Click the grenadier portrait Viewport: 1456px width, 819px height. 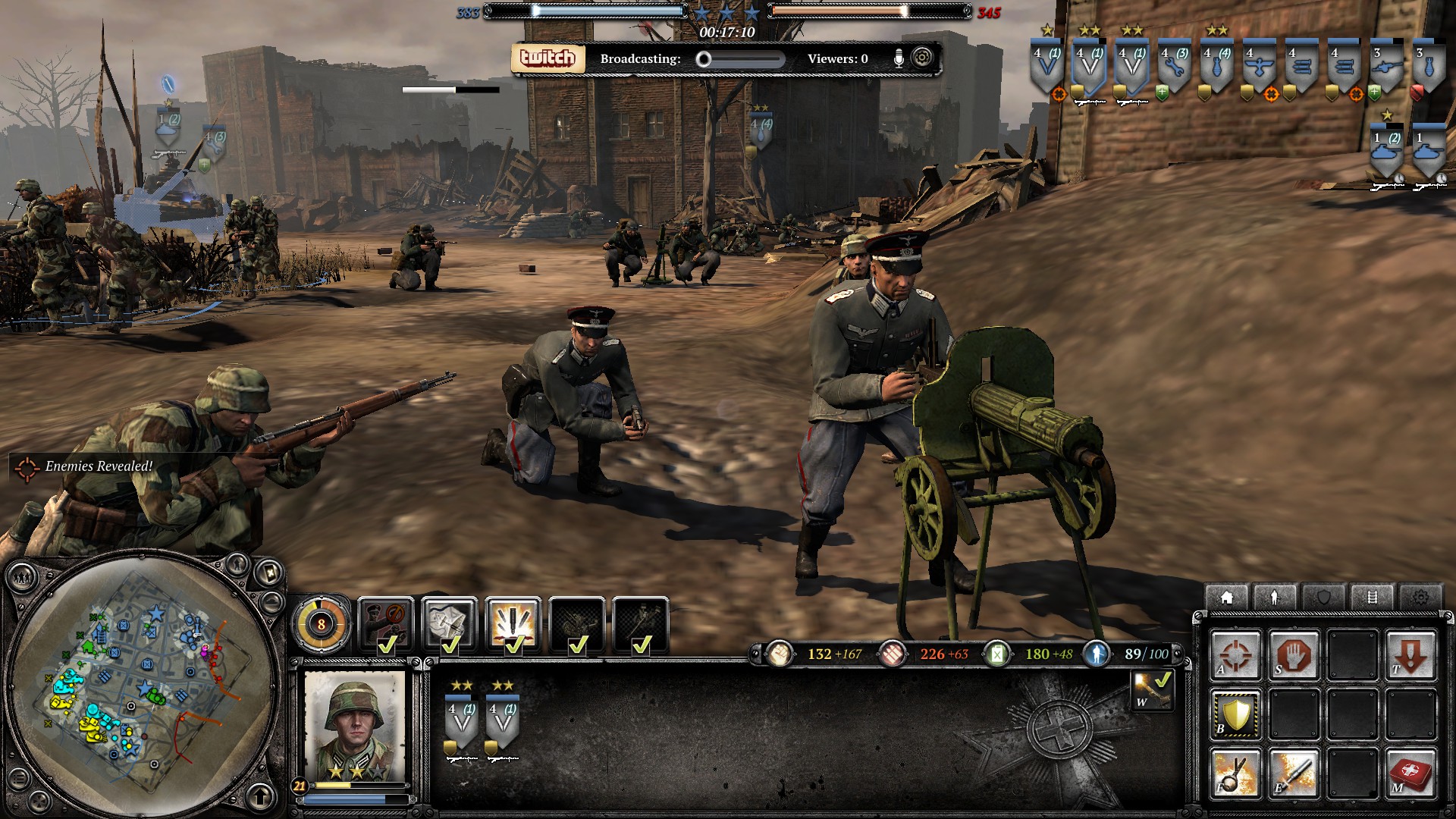pyautogui.click(x=354, y=726)
